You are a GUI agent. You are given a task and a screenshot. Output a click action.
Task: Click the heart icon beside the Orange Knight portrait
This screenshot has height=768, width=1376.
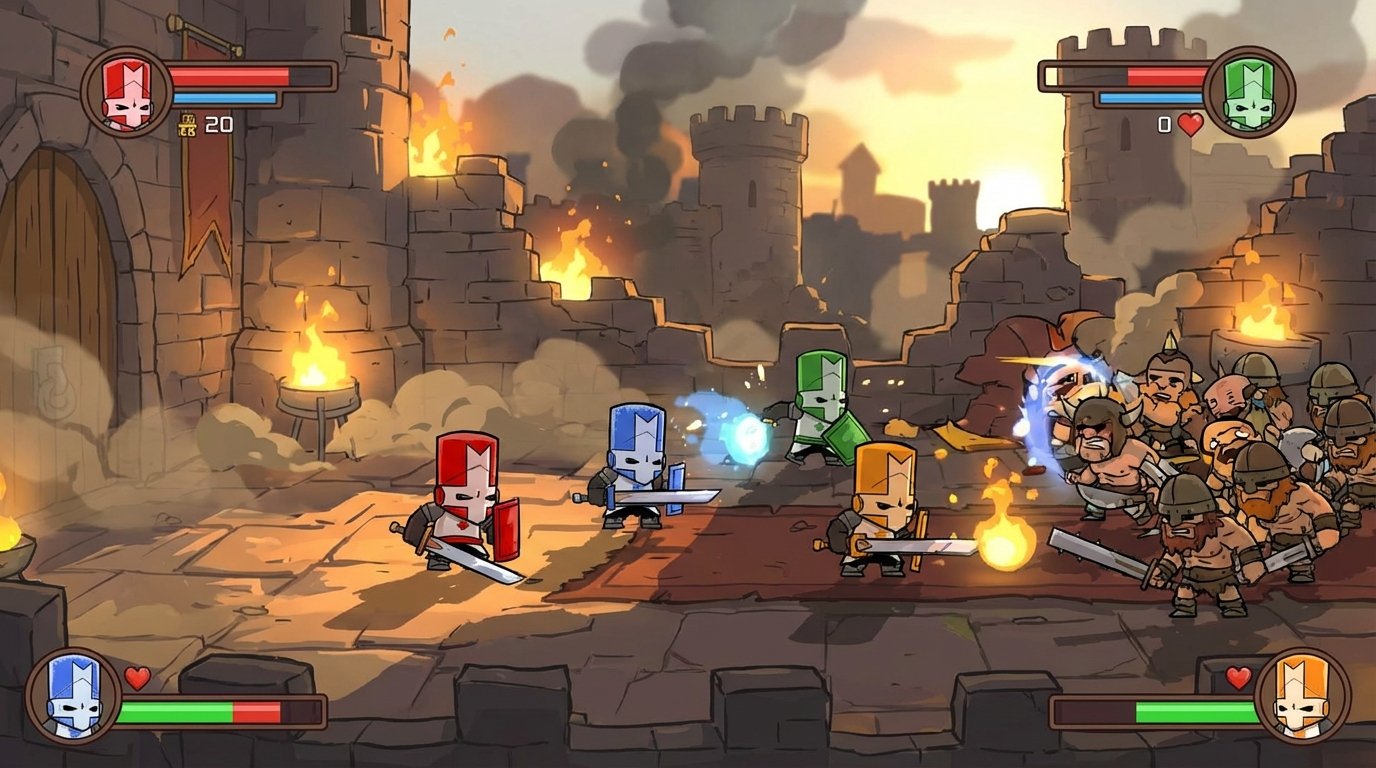tap(1240, 678)
